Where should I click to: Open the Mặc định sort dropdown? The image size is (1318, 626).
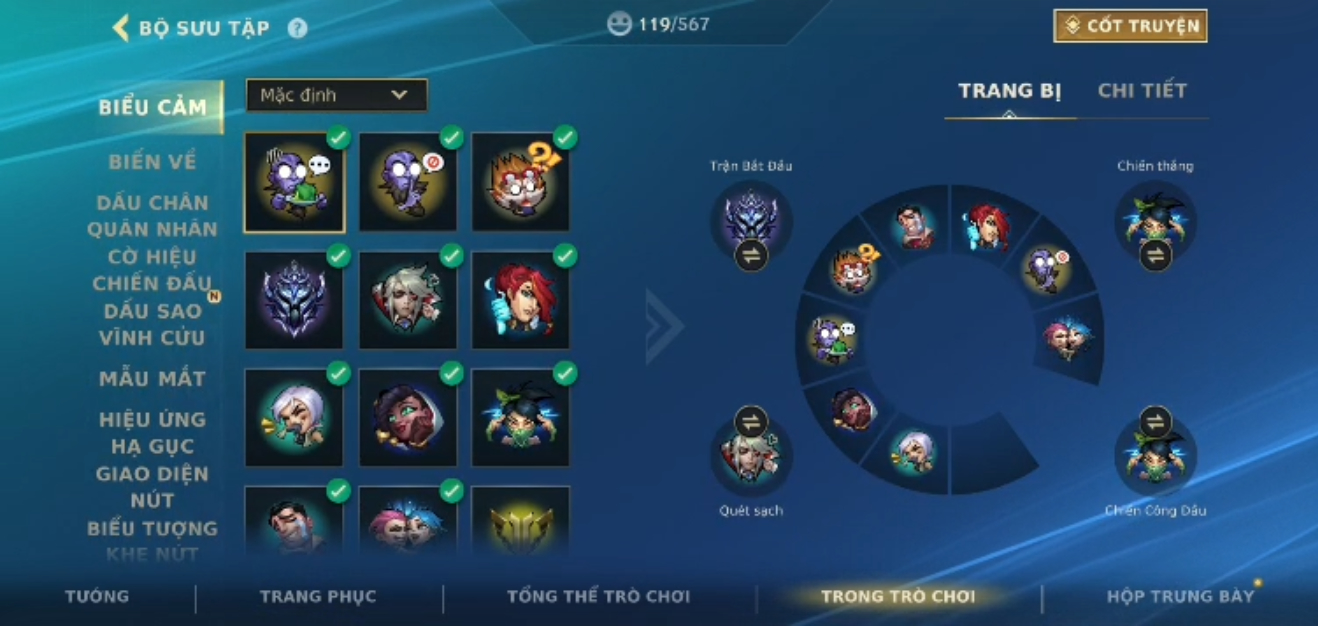click(336, 95)
